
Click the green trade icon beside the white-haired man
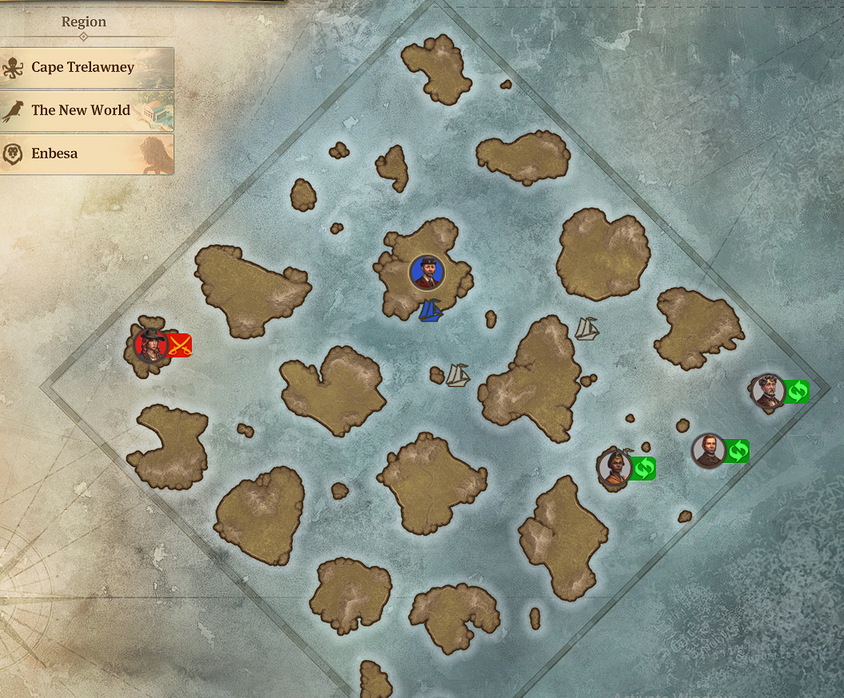click(797, 391)
